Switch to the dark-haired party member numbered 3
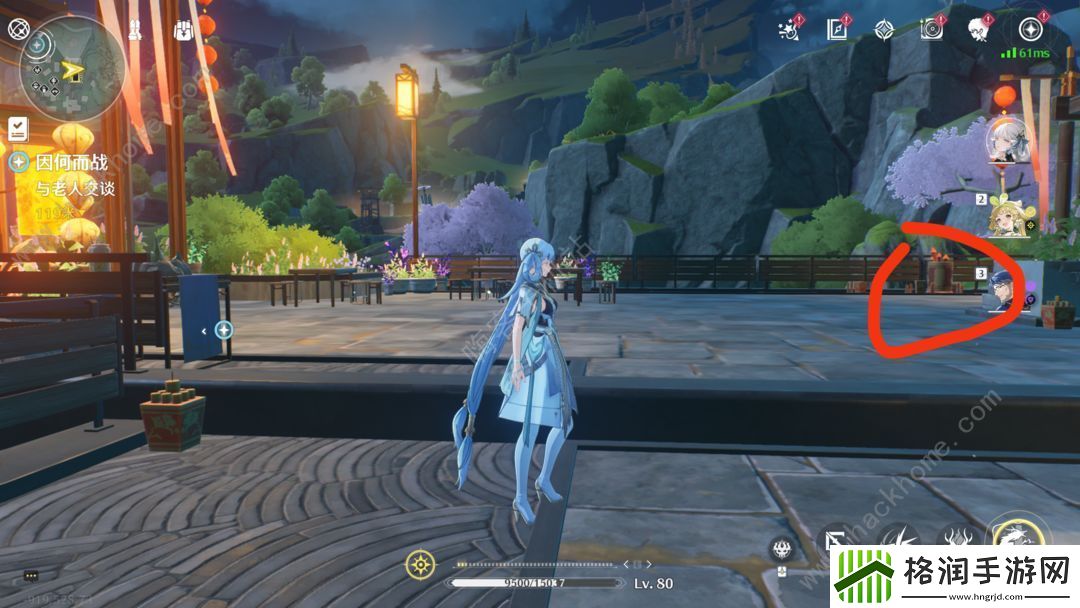 click(x=1005, y=290)
